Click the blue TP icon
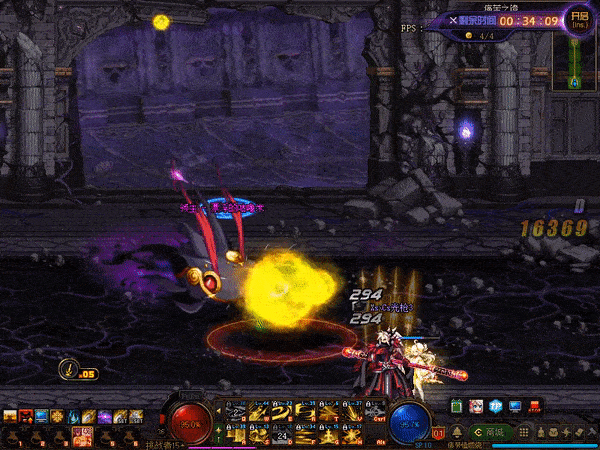This screenshot has height=450, width=600. [497, 407]
